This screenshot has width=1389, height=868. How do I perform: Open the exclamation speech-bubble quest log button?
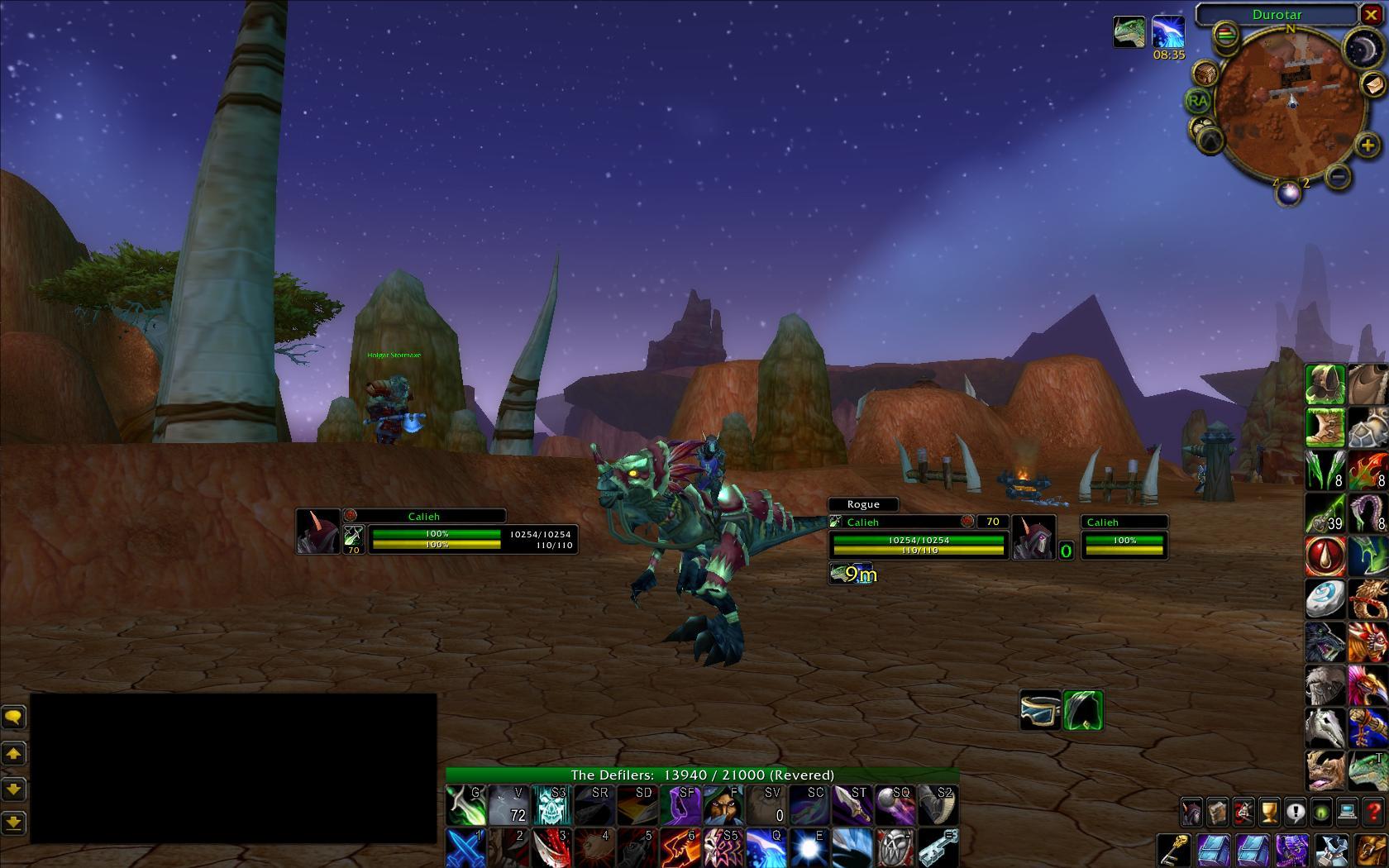pyautogui.click(x=1296, y=813)
